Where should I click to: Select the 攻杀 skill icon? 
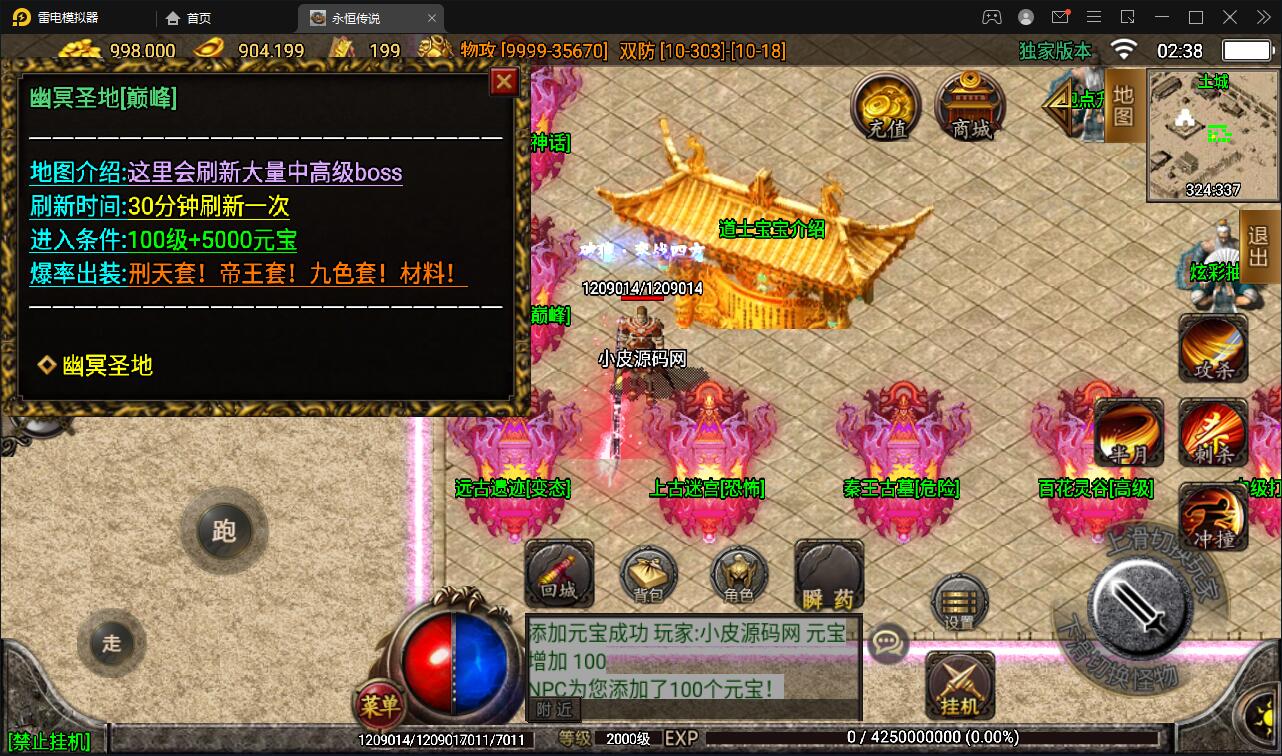coord(1213,349)
